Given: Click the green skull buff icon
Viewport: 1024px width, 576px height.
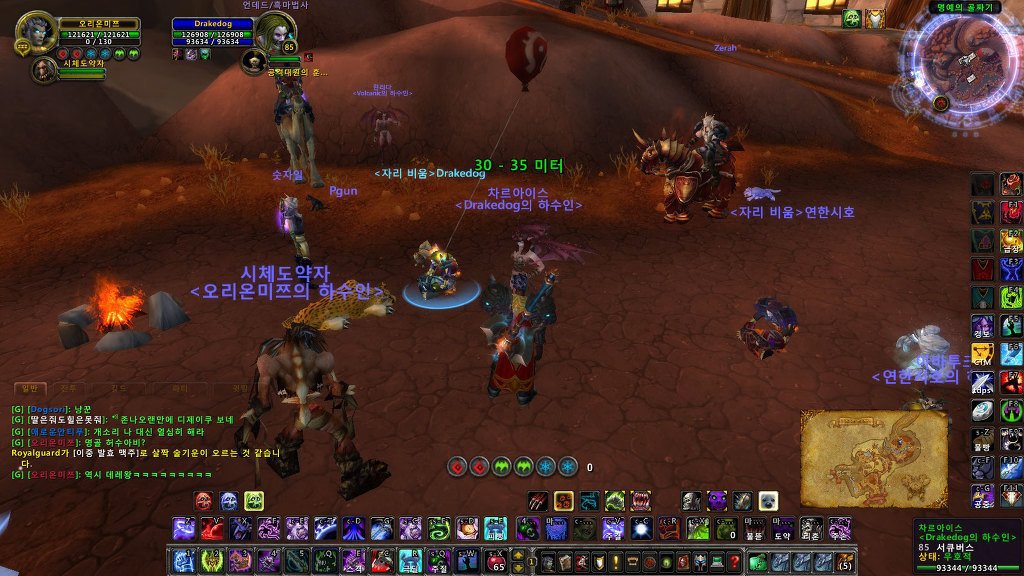Looking at the screenshot, I should 852,18.
